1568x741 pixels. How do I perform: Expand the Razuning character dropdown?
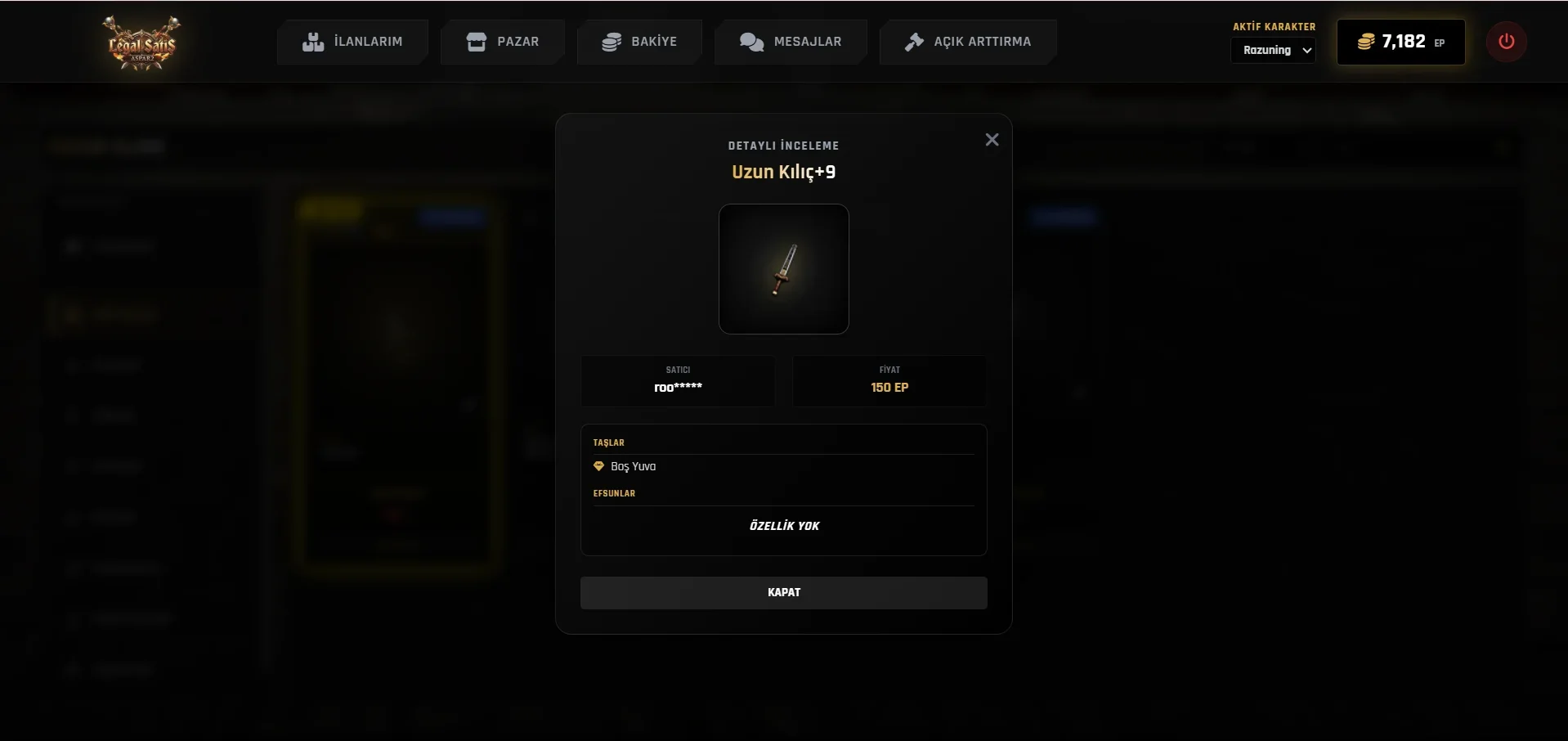pos(1273,51)
